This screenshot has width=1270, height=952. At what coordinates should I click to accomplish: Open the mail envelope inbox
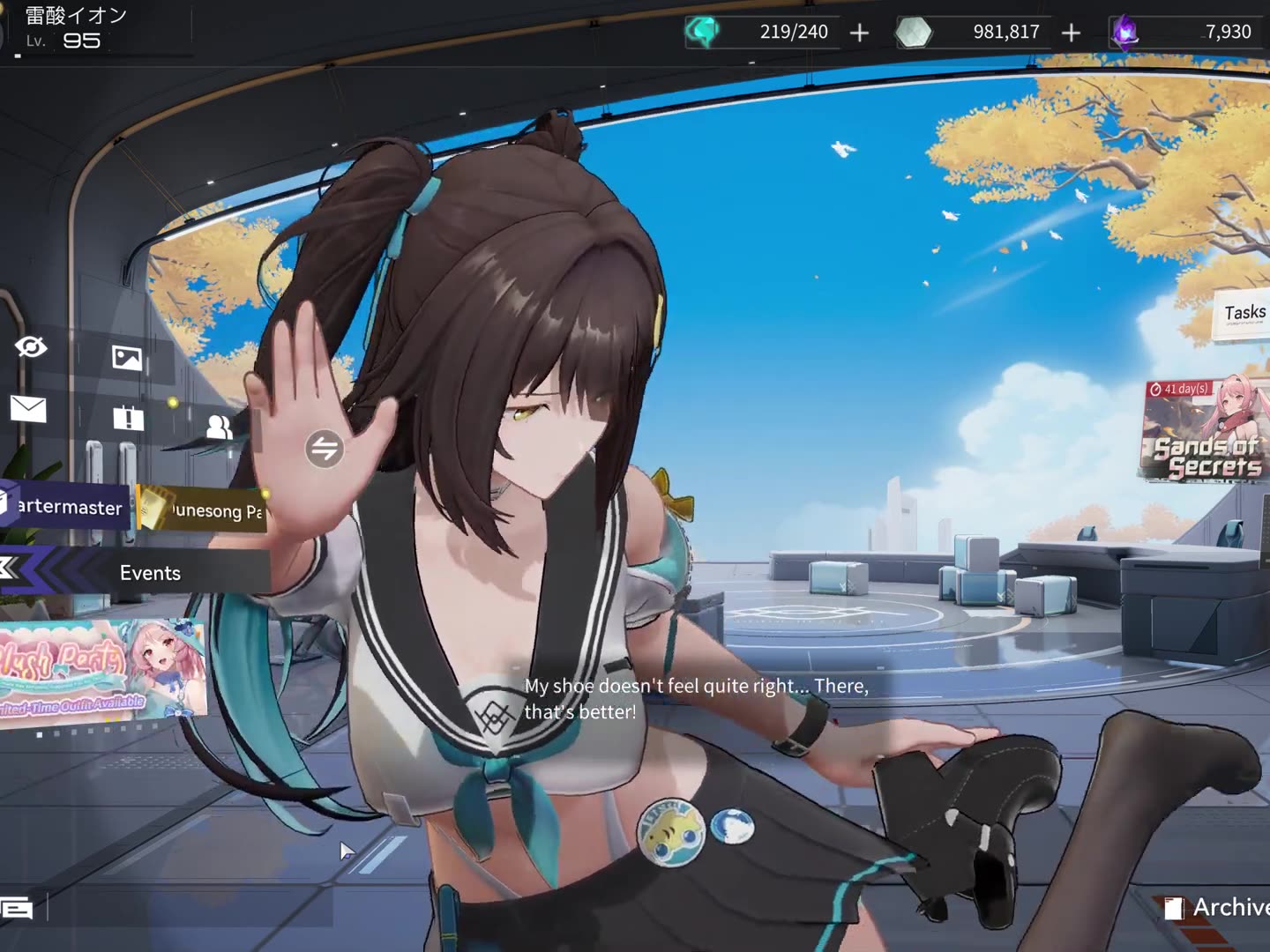[28, 409]
